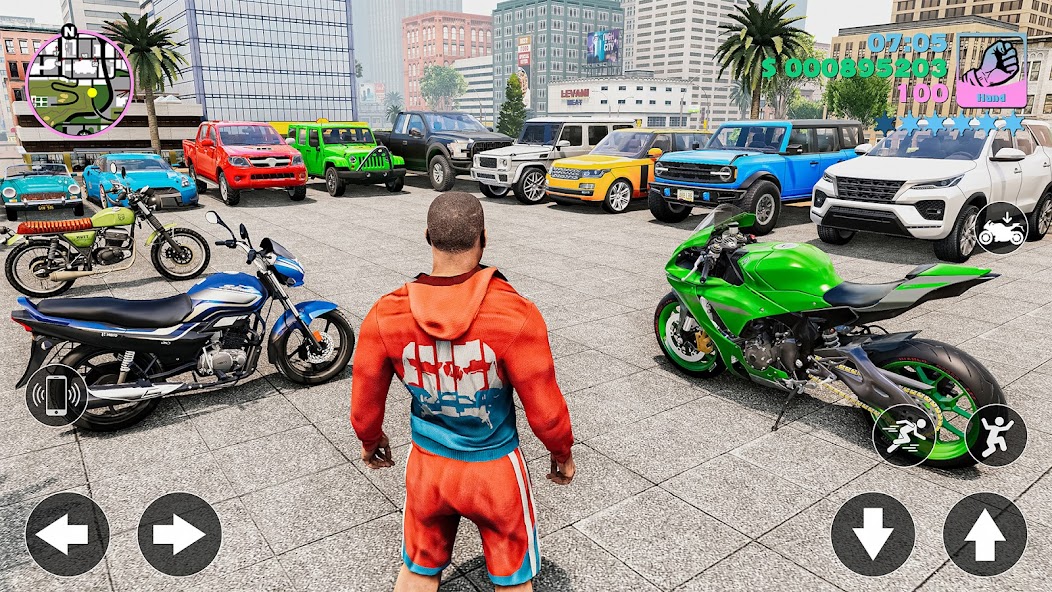Open the circular city minimap
Viewport: 1052px width, 592px height.
coord(78,83)
